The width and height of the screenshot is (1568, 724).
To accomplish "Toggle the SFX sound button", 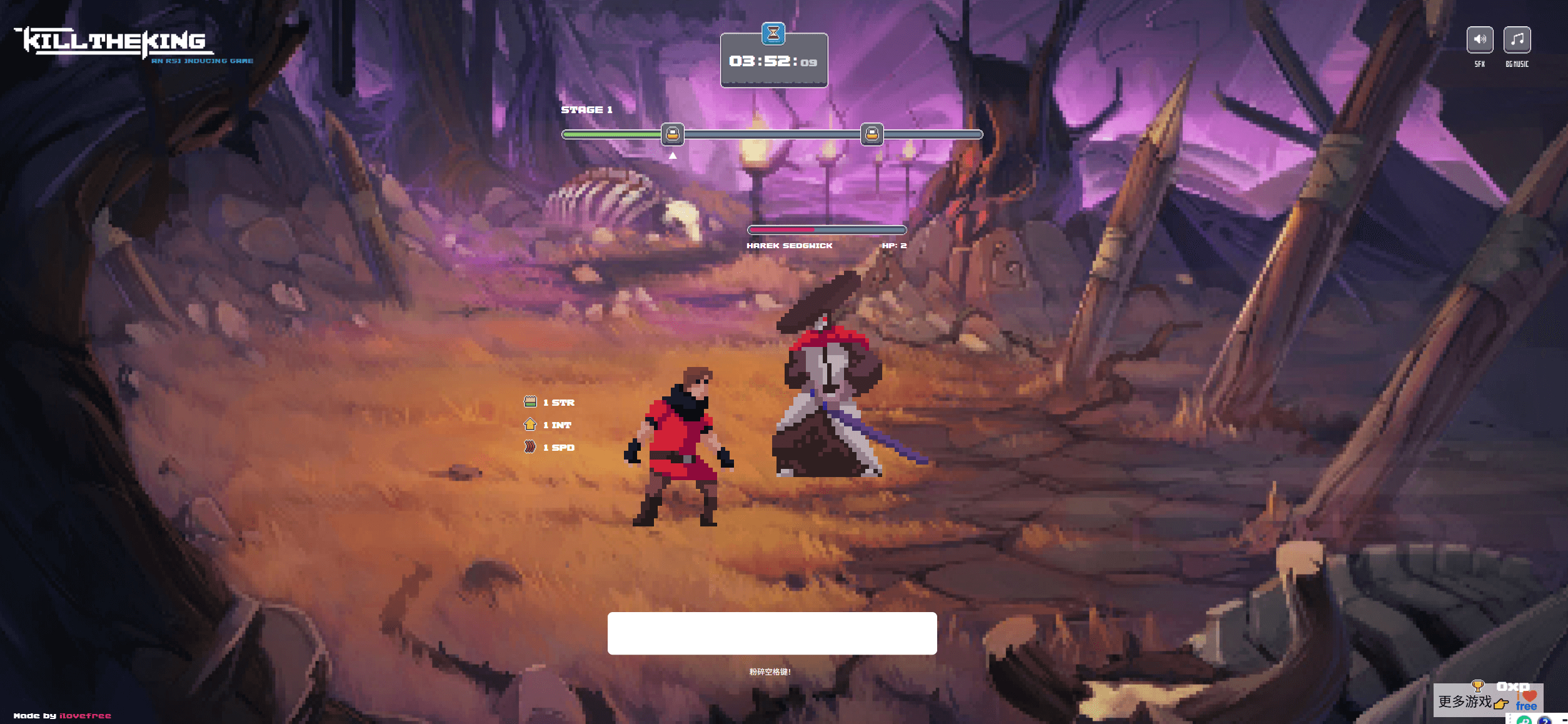I will click(1479, 40).
